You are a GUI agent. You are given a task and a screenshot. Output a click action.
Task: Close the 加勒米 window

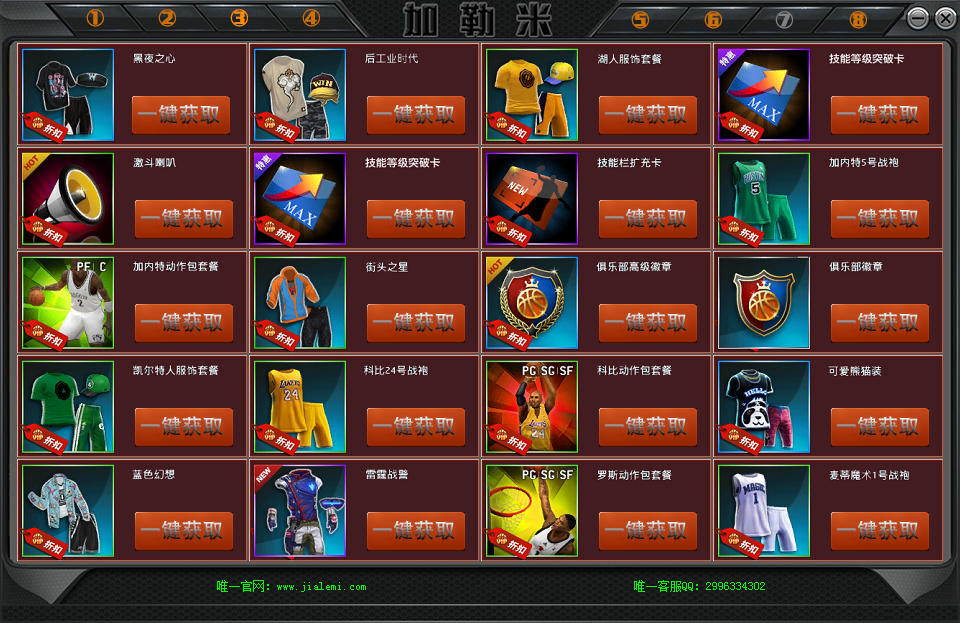pyautogui.click(x=945, y=18)
